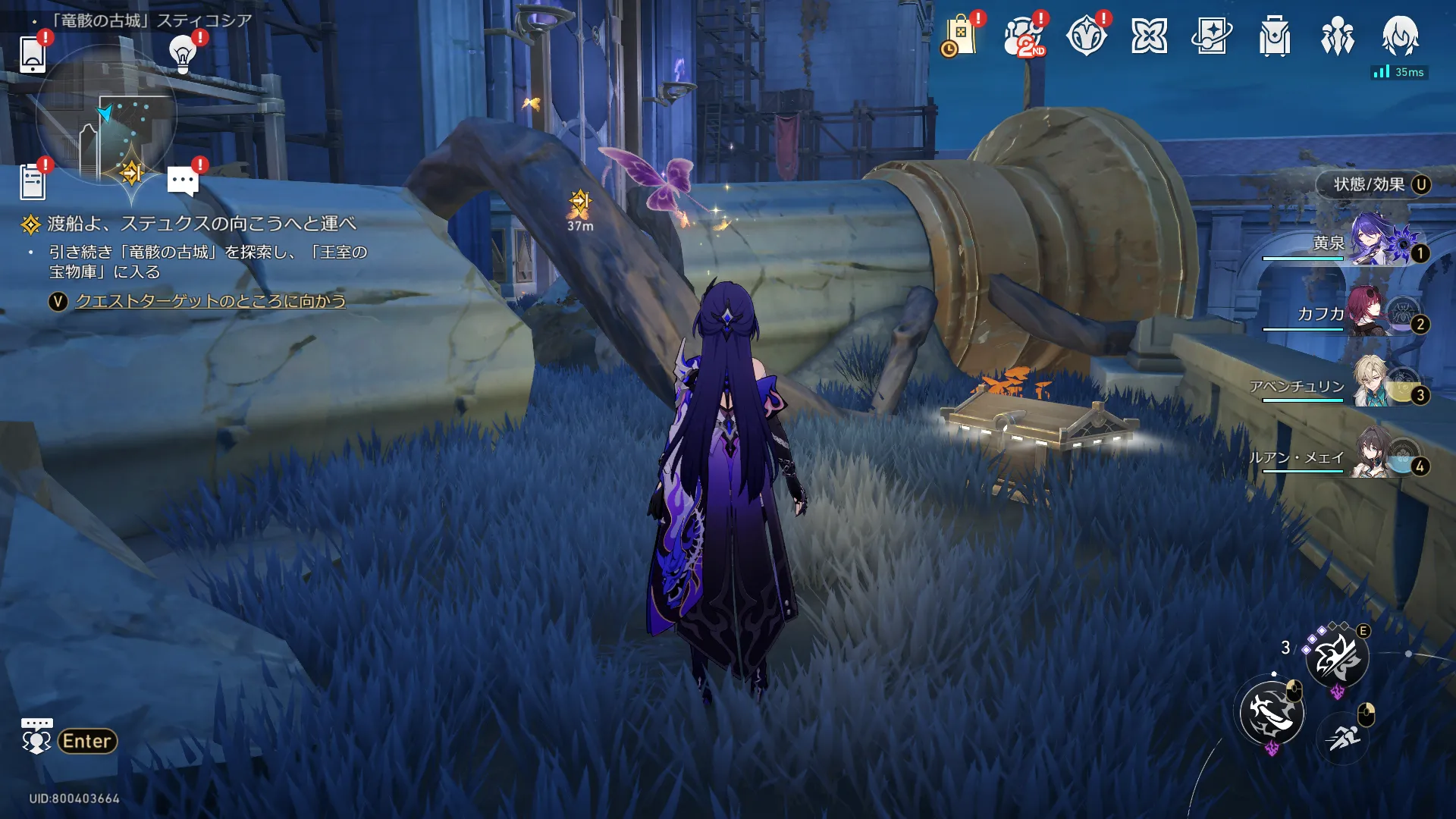Activate the technique skill icon

pos(1337,658)
